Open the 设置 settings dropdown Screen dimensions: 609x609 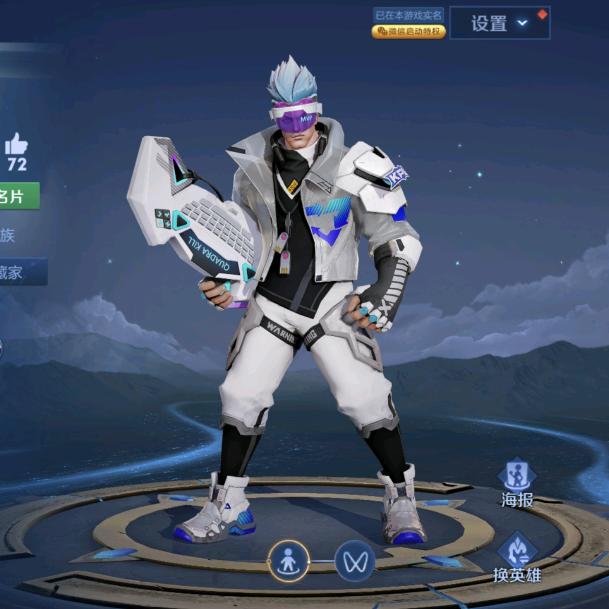tap(499, 23)
